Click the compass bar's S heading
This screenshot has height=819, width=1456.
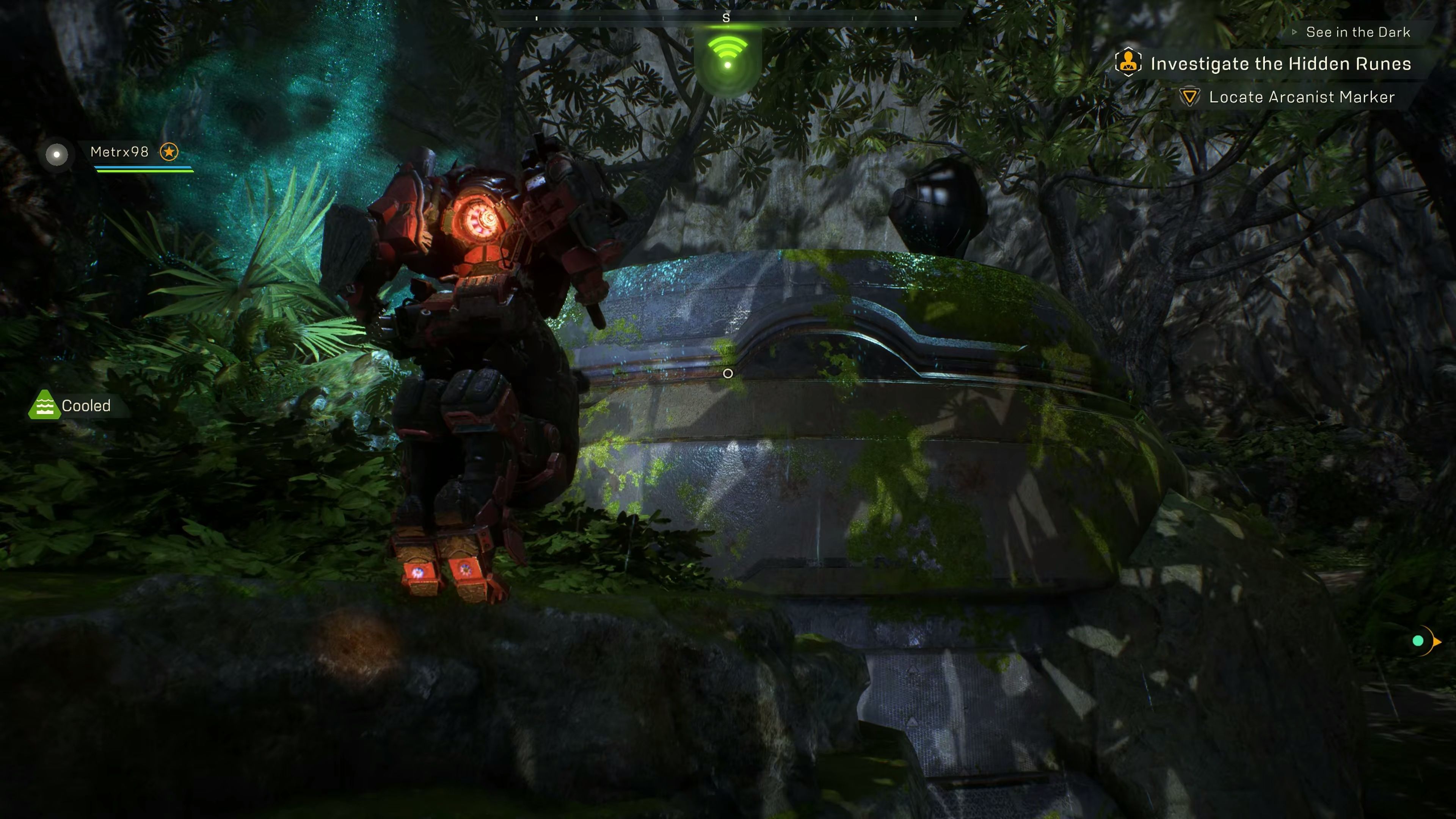coord(726,18)
